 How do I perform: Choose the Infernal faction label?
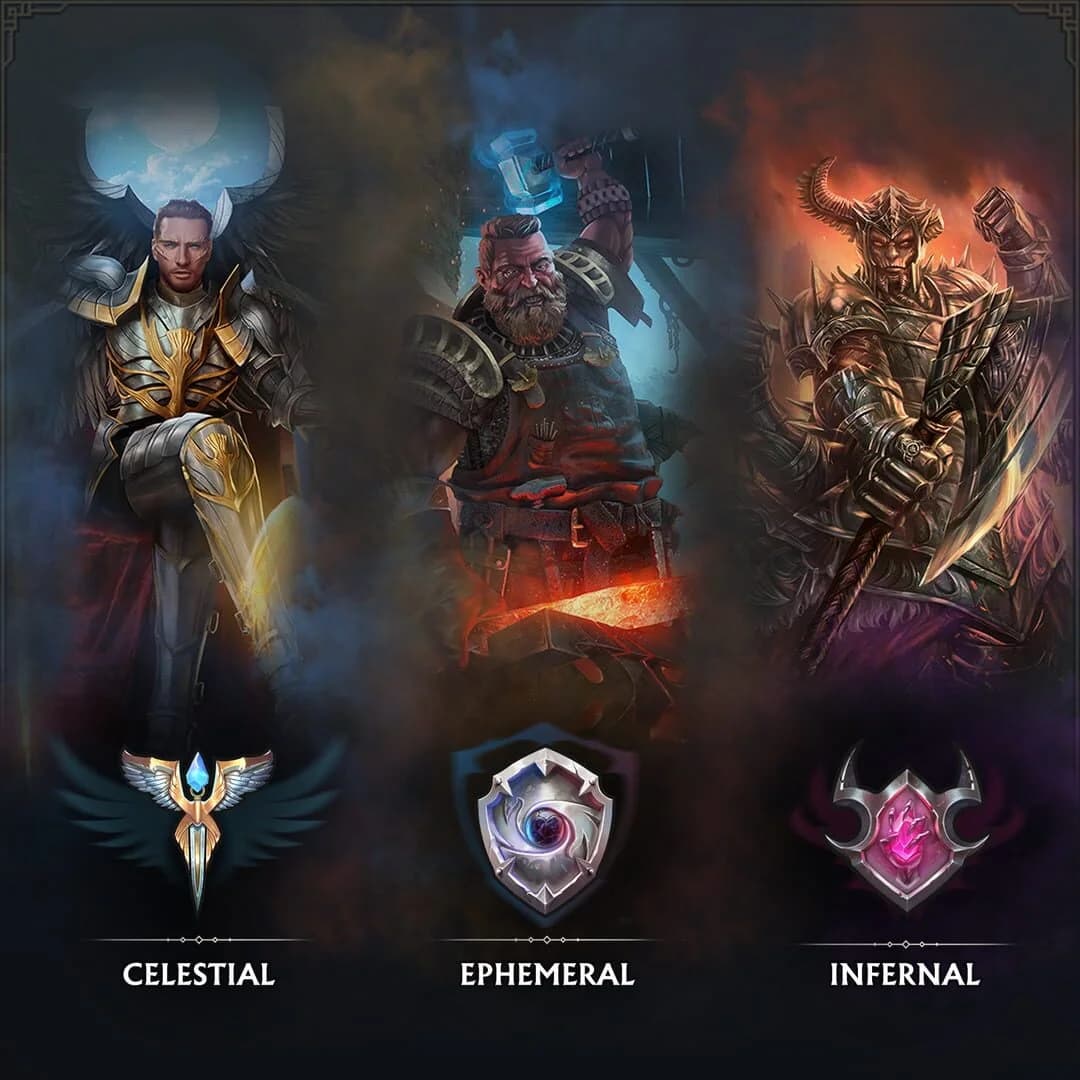click(x=904, y=974)
